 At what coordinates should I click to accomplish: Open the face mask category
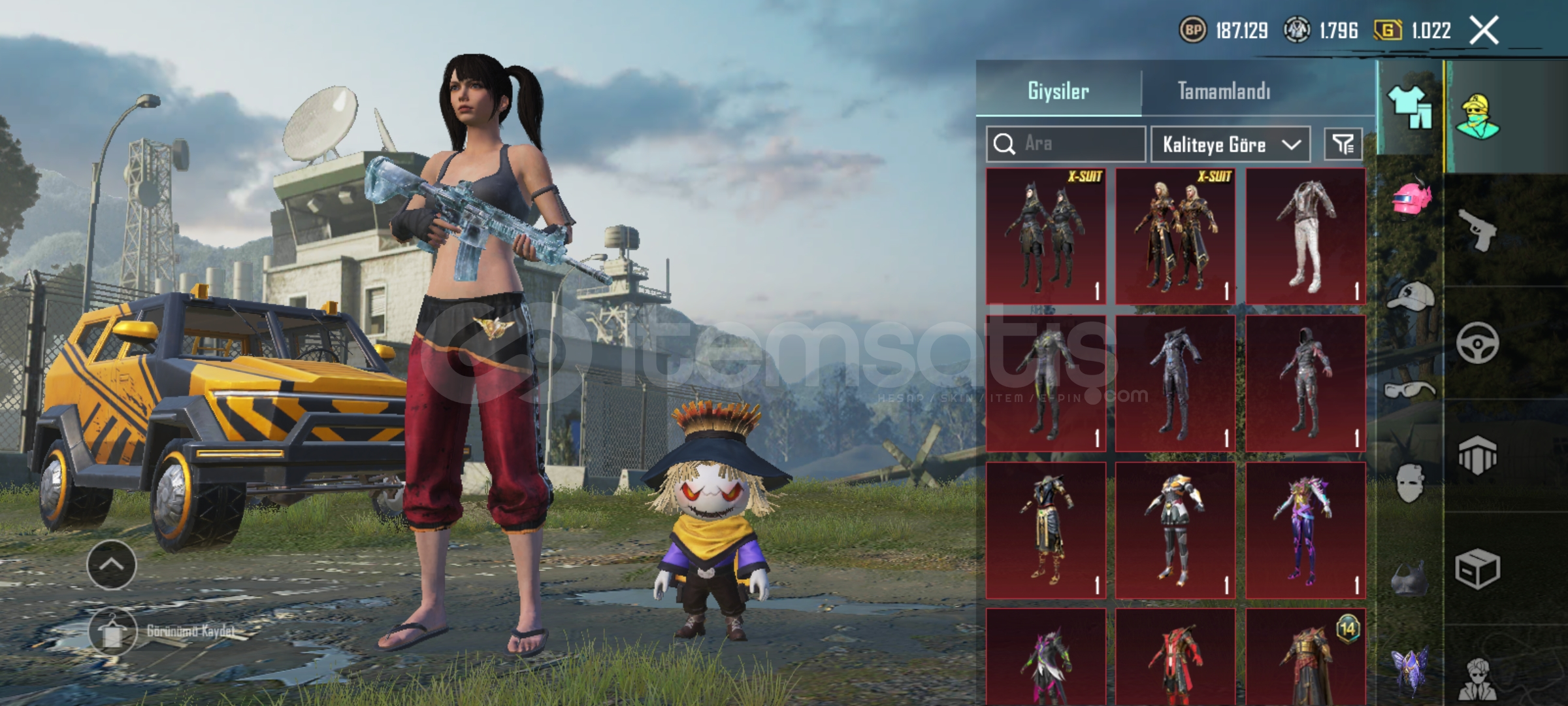tap(1411, 484)
